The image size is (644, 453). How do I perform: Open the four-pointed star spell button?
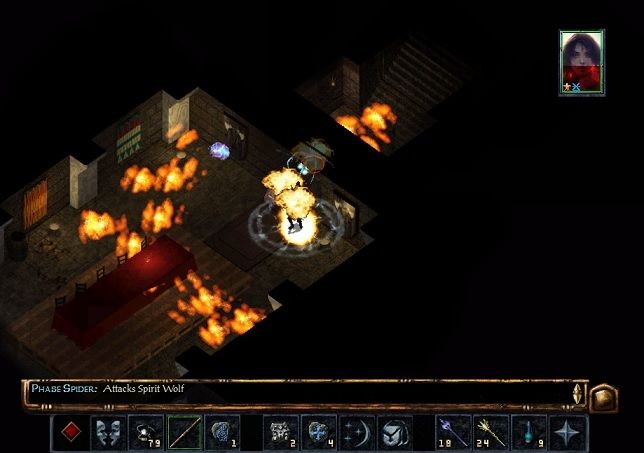point(568,433)
